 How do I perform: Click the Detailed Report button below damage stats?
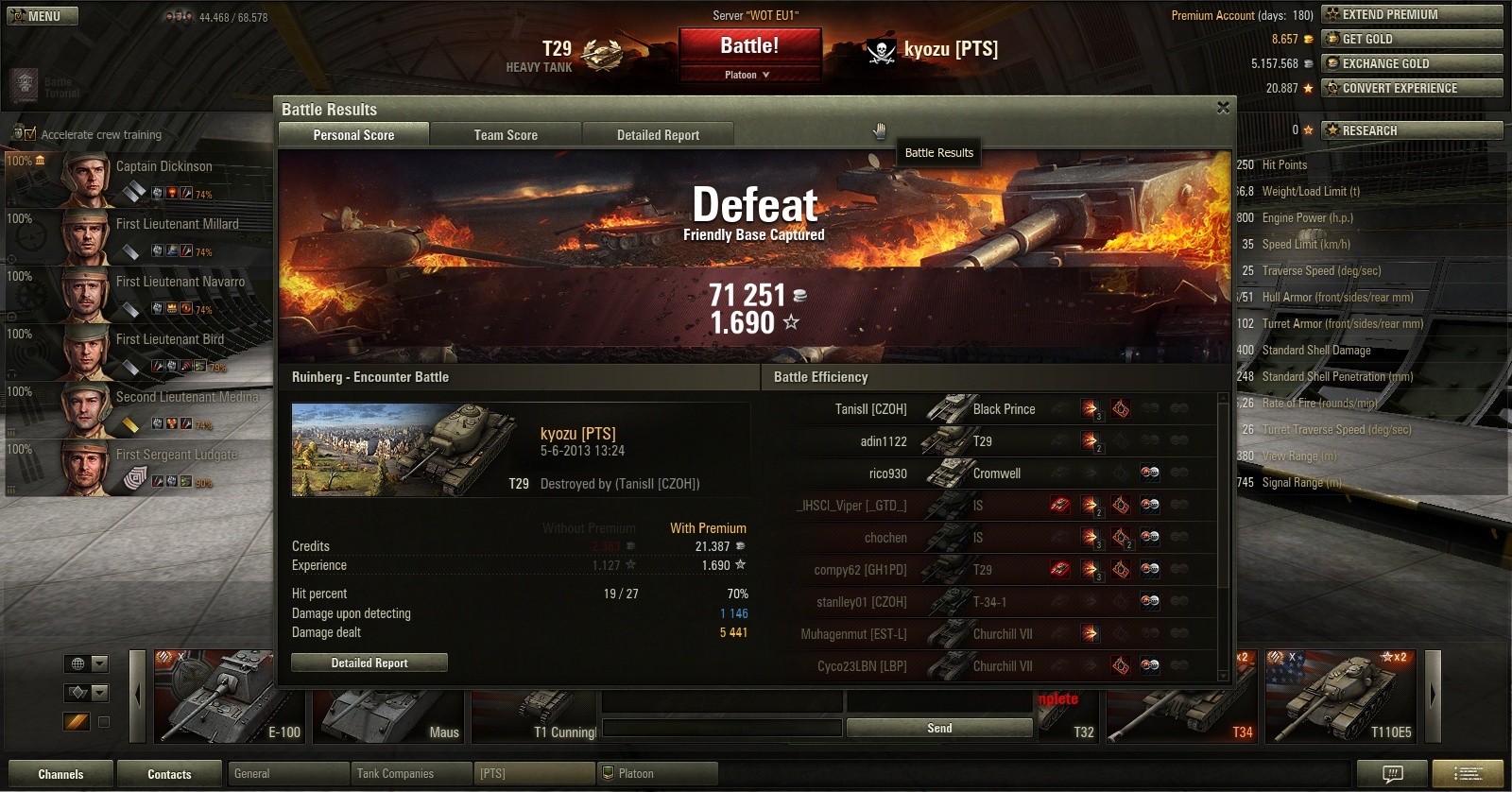tap(369, 663)
